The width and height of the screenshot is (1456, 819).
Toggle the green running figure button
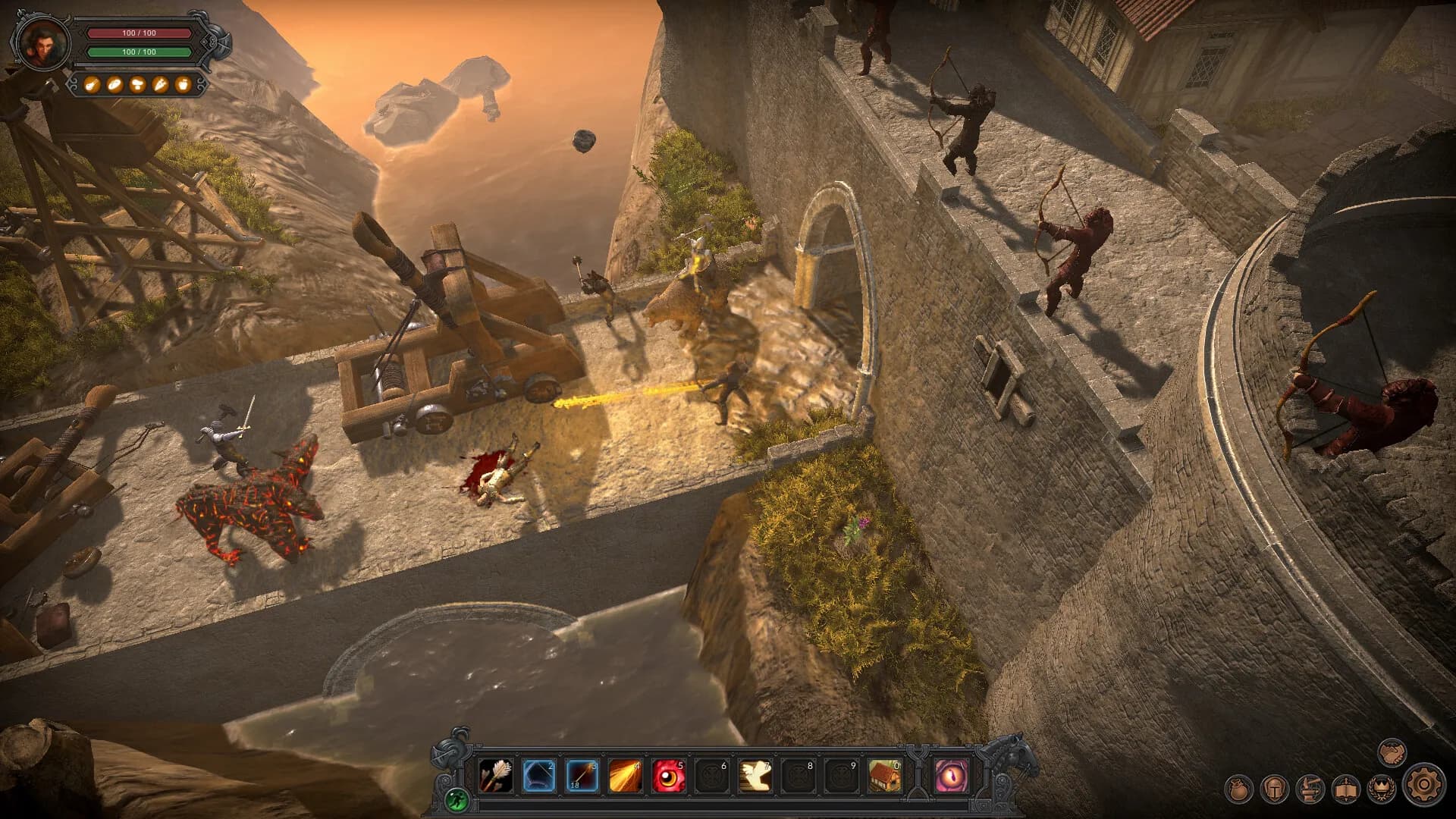coord(457,798)
